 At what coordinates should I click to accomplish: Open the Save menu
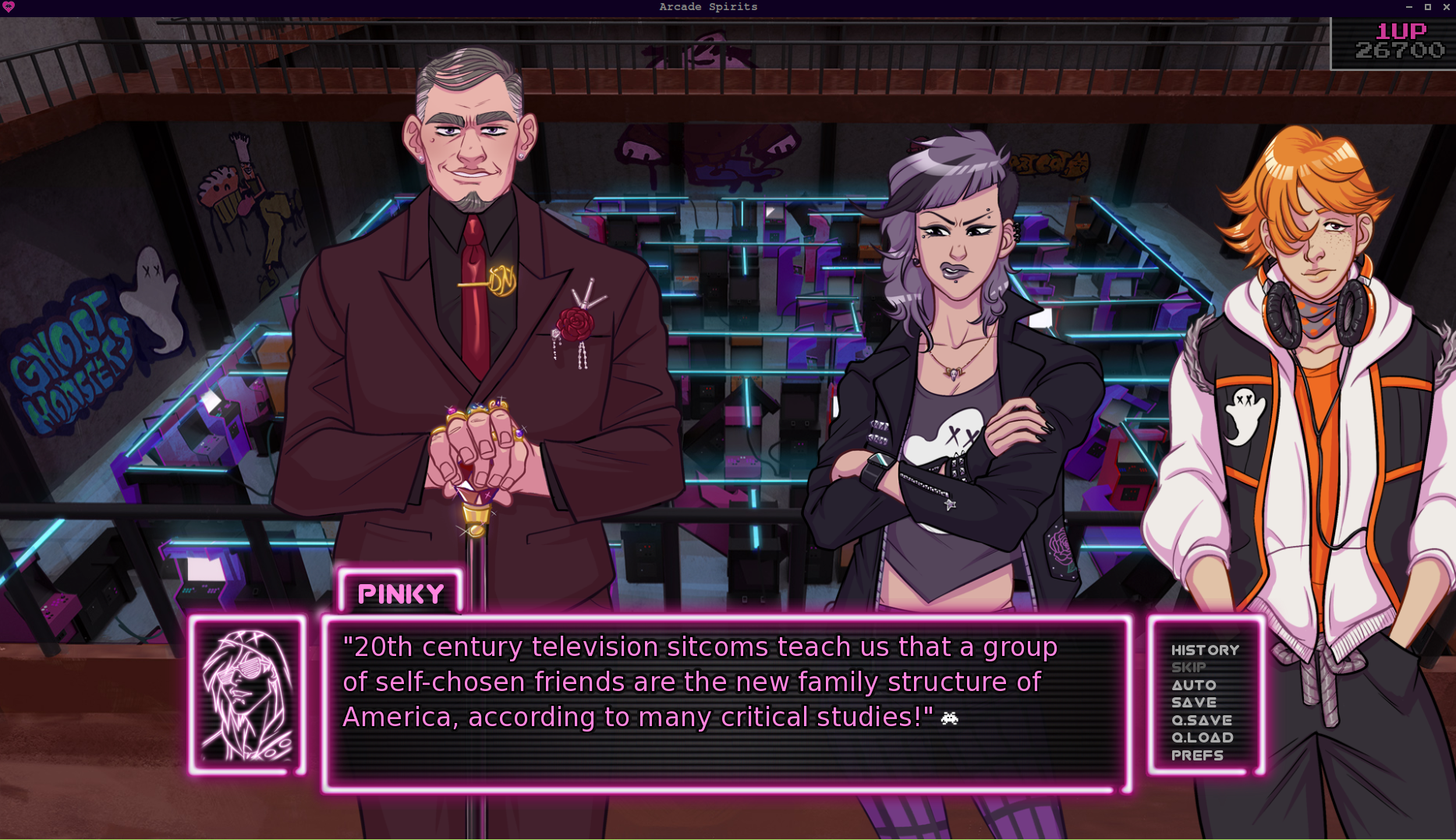(1193, 702)
